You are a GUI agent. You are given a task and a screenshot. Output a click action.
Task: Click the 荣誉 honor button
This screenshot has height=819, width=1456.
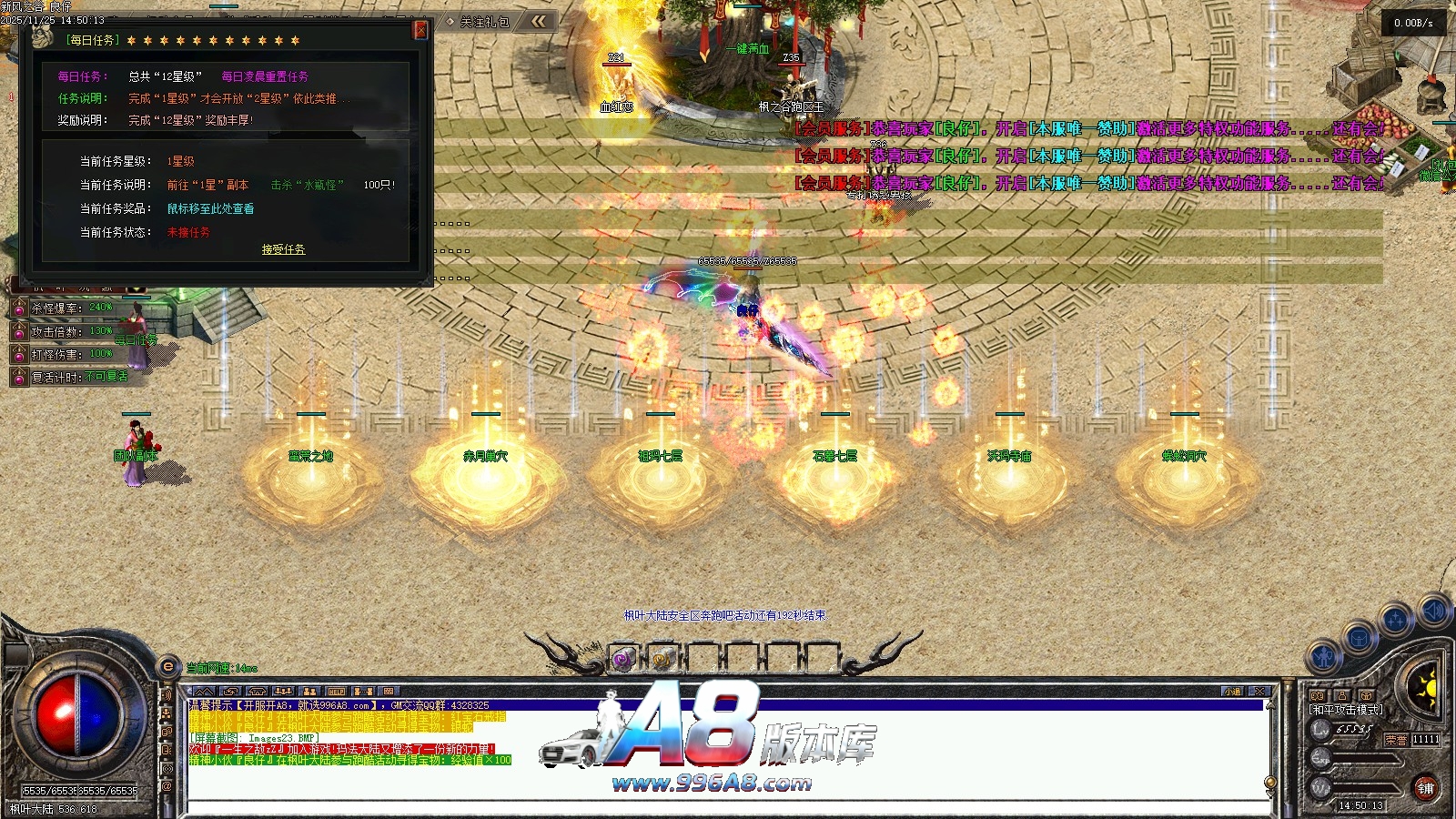click(x=1396, y=740)
